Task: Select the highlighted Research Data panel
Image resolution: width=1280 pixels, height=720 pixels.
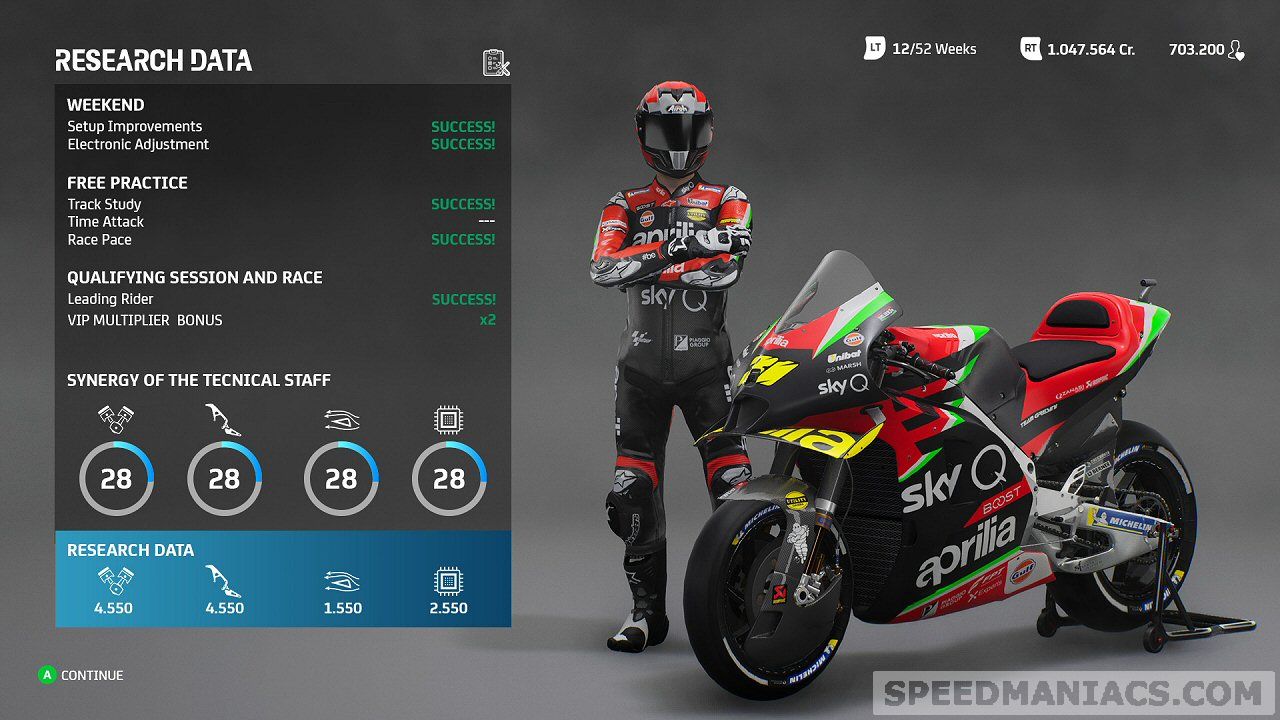Action: coord(283,579)
